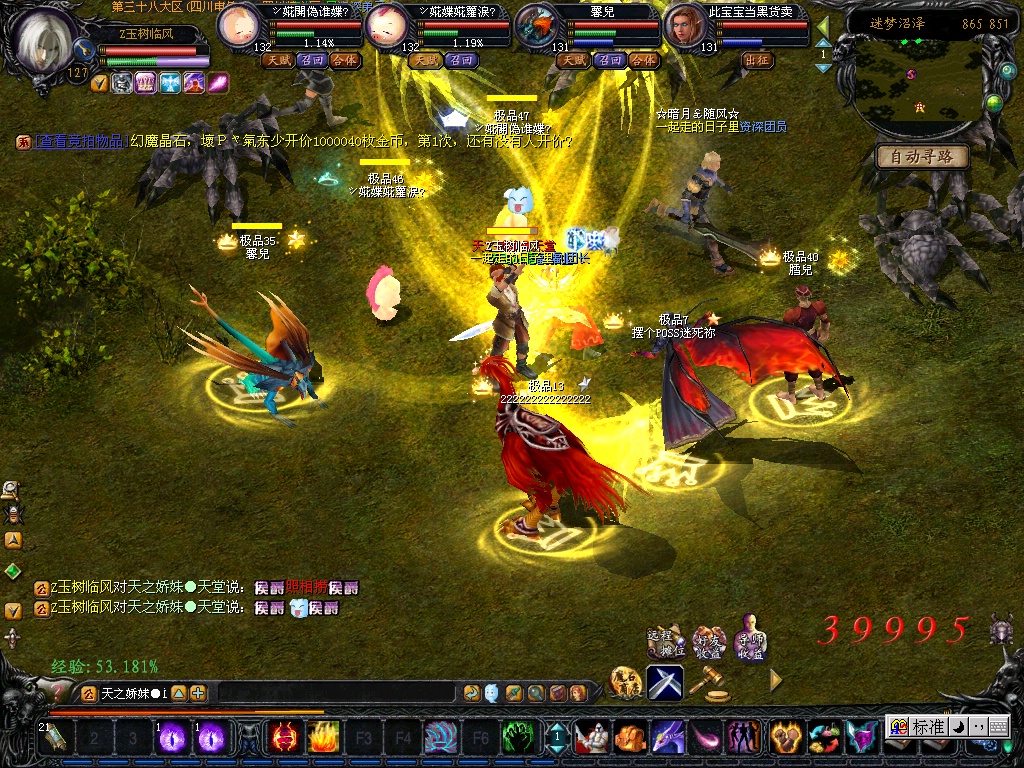Use the scroll item in first hotbar slot
This screenshot has width=1024, height=768.
click(54, 738)
